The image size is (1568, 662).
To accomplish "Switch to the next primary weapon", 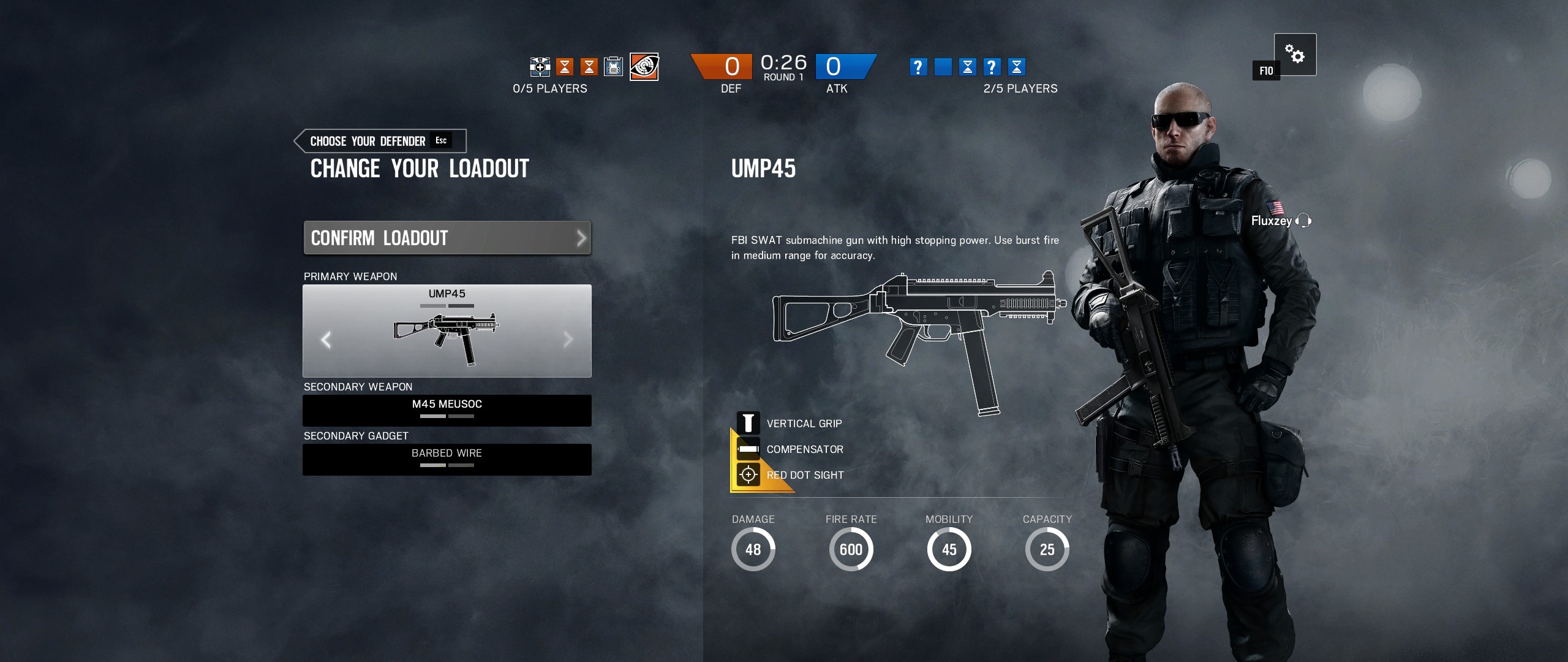I will tap(568, 340).
